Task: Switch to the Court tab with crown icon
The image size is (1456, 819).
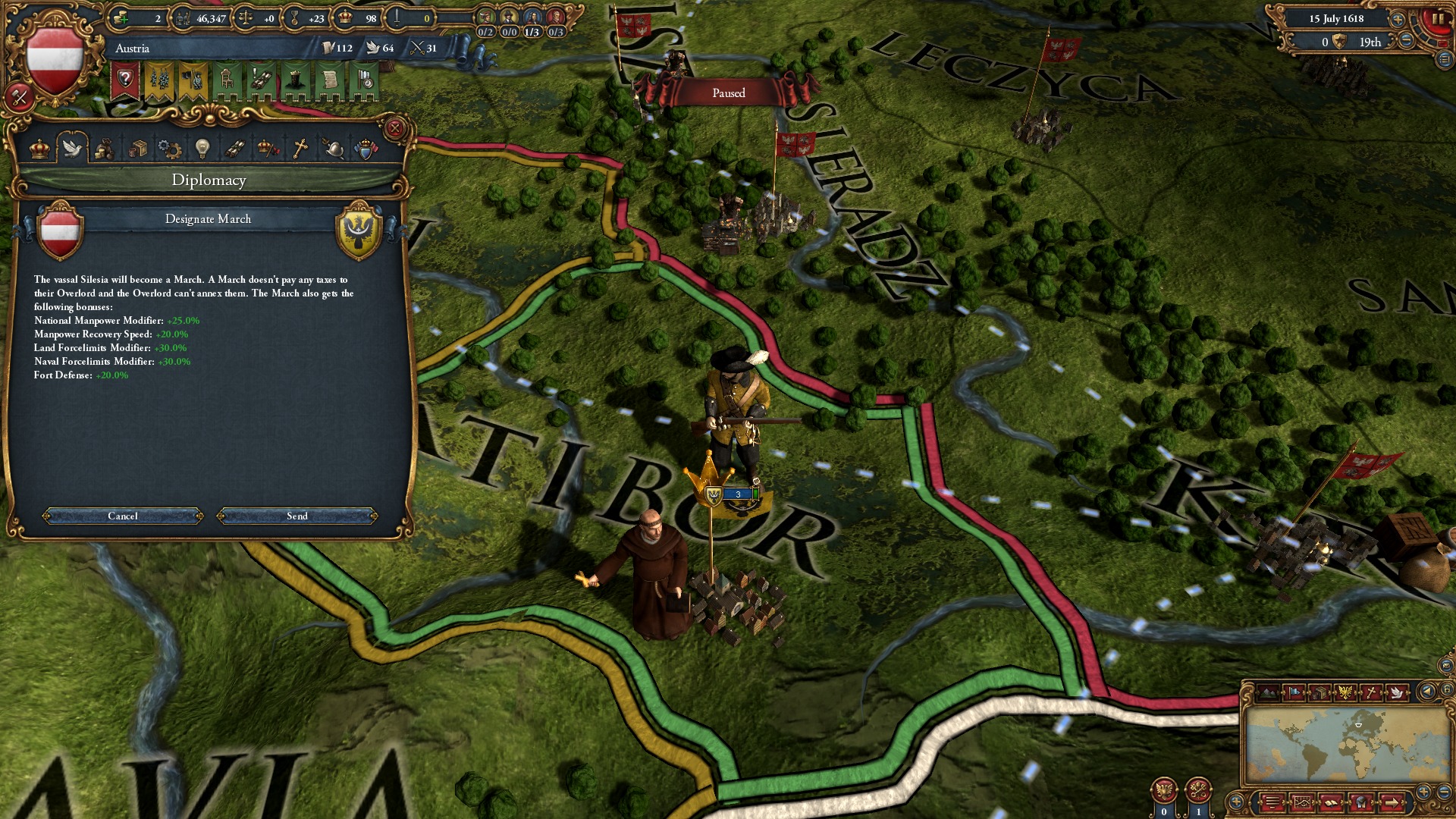Action: [x=39, y=149]
